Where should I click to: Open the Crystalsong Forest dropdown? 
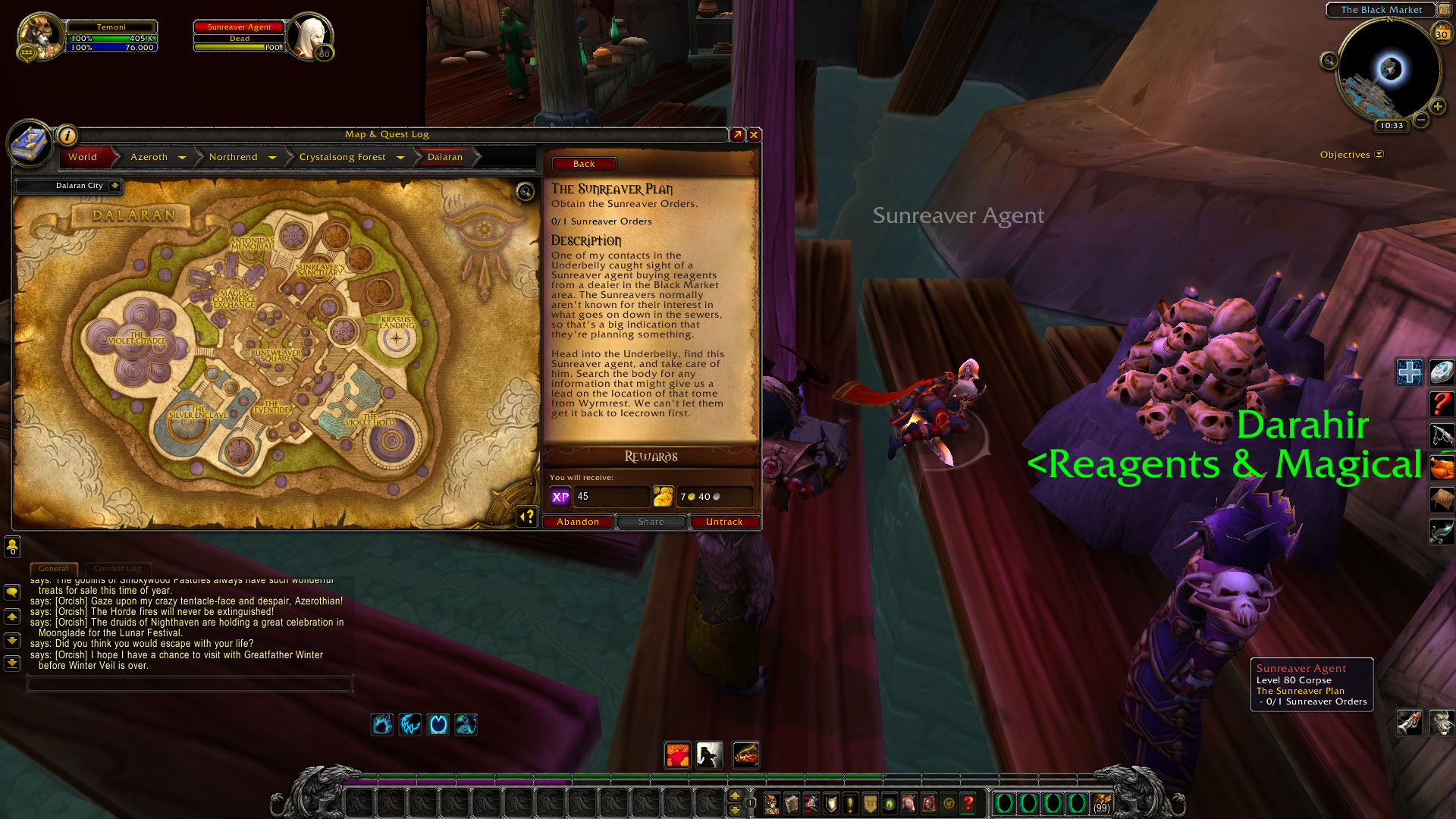coord(400,158)
